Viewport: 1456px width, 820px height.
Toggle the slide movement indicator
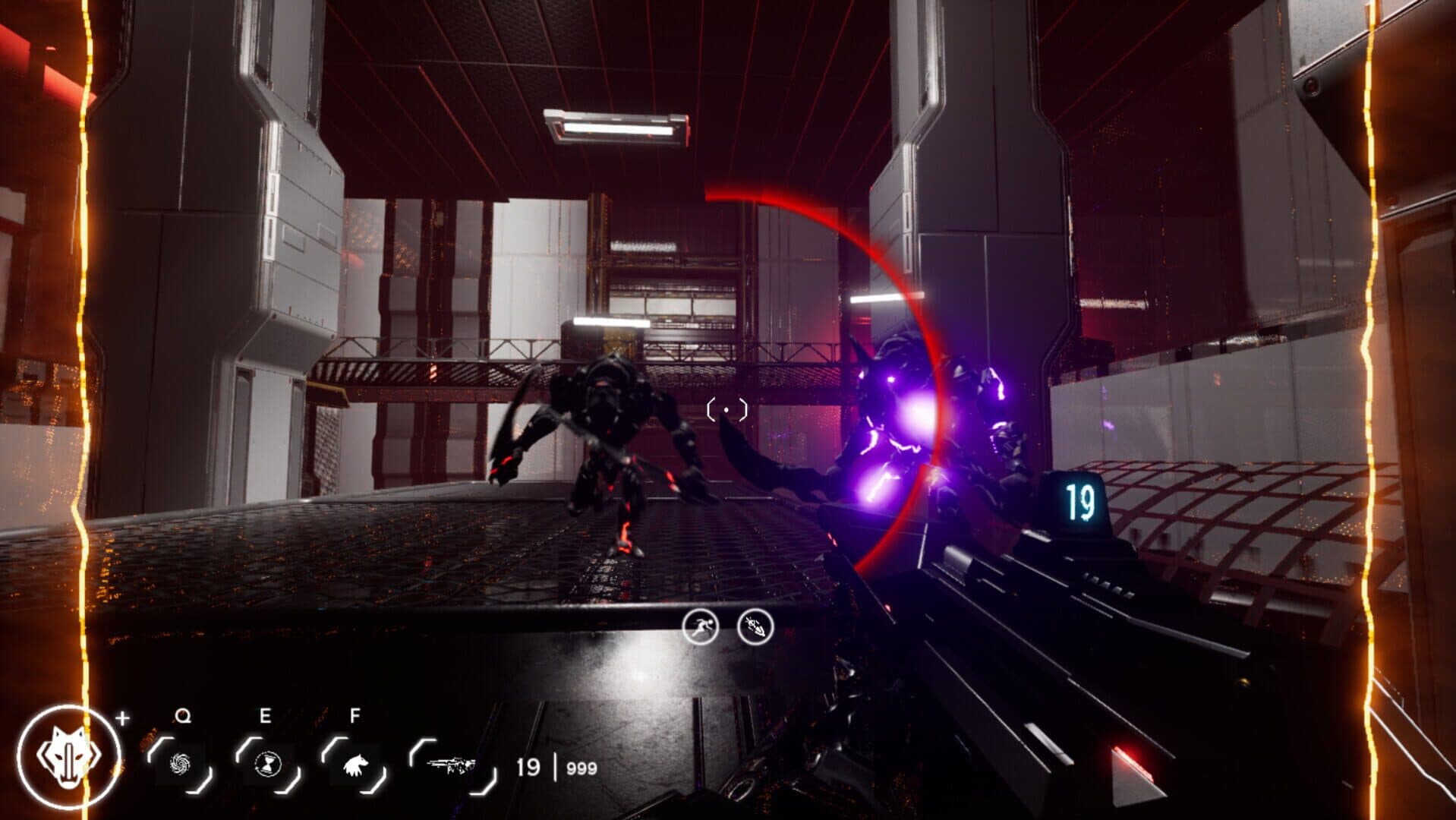pos(754,627)
